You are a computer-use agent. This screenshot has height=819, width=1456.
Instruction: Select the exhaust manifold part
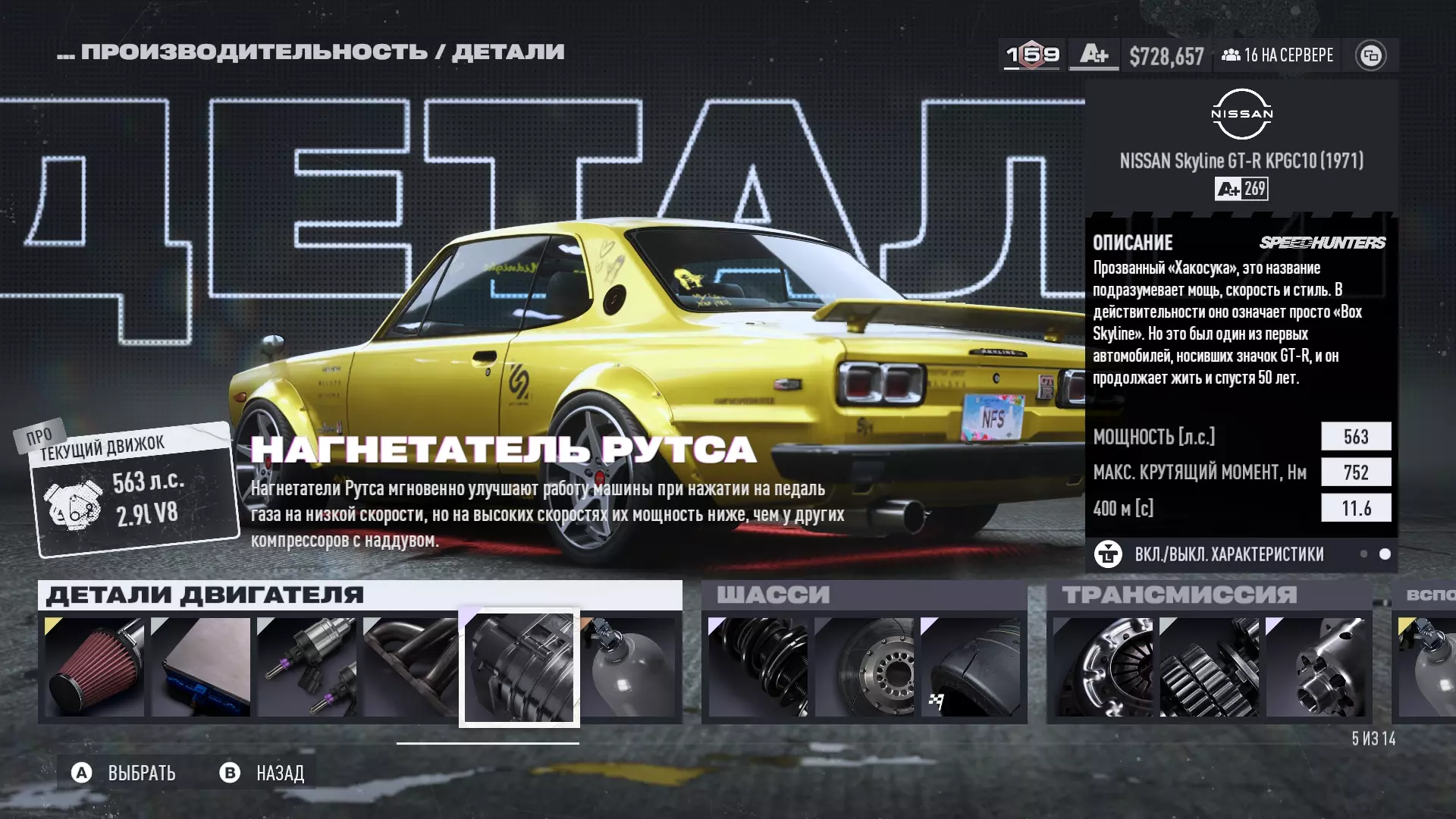[410, 667]
